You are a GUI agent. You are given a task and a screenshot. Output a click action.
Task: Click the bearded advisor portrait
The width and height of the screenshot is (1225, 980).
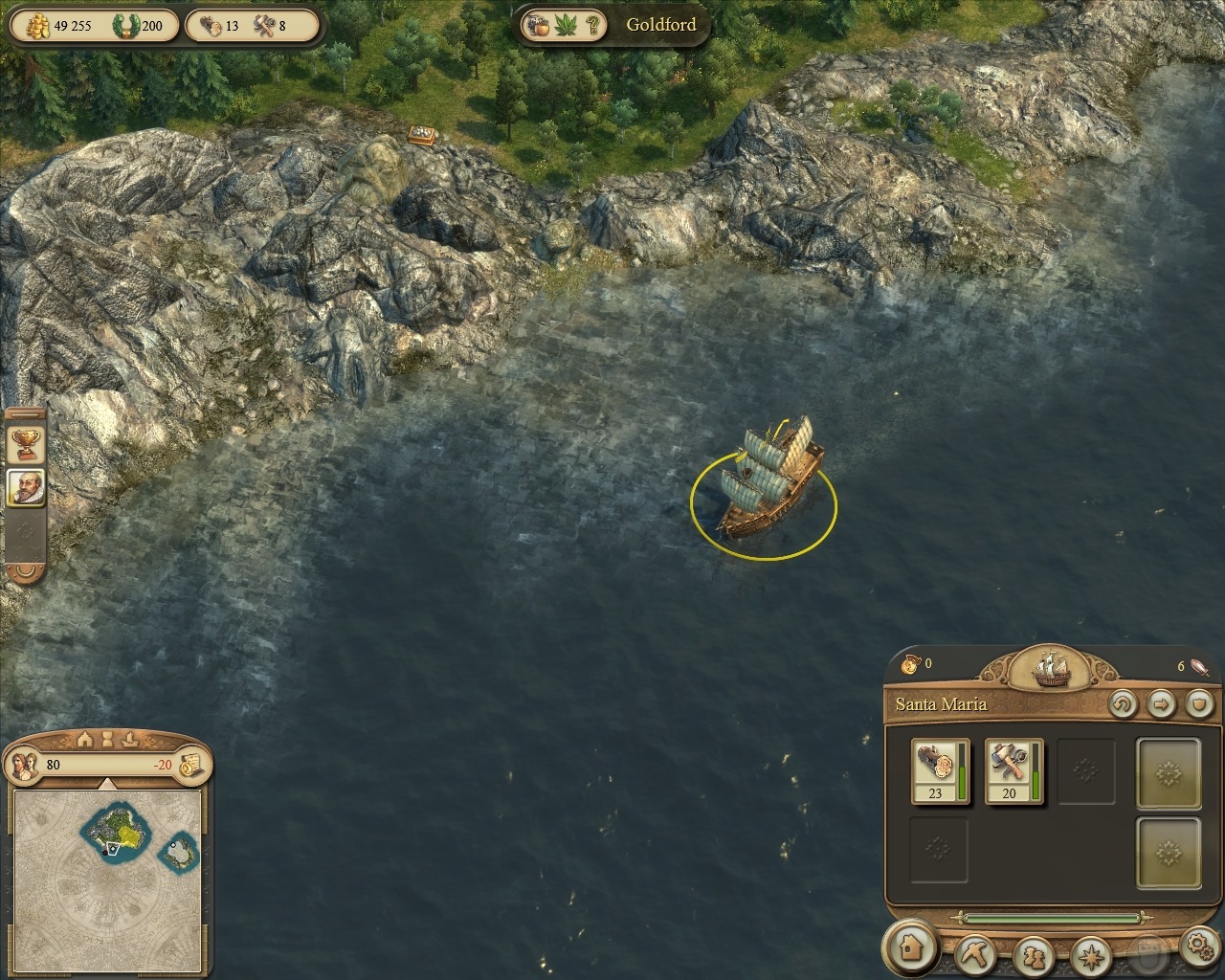(x=26, y=489)
